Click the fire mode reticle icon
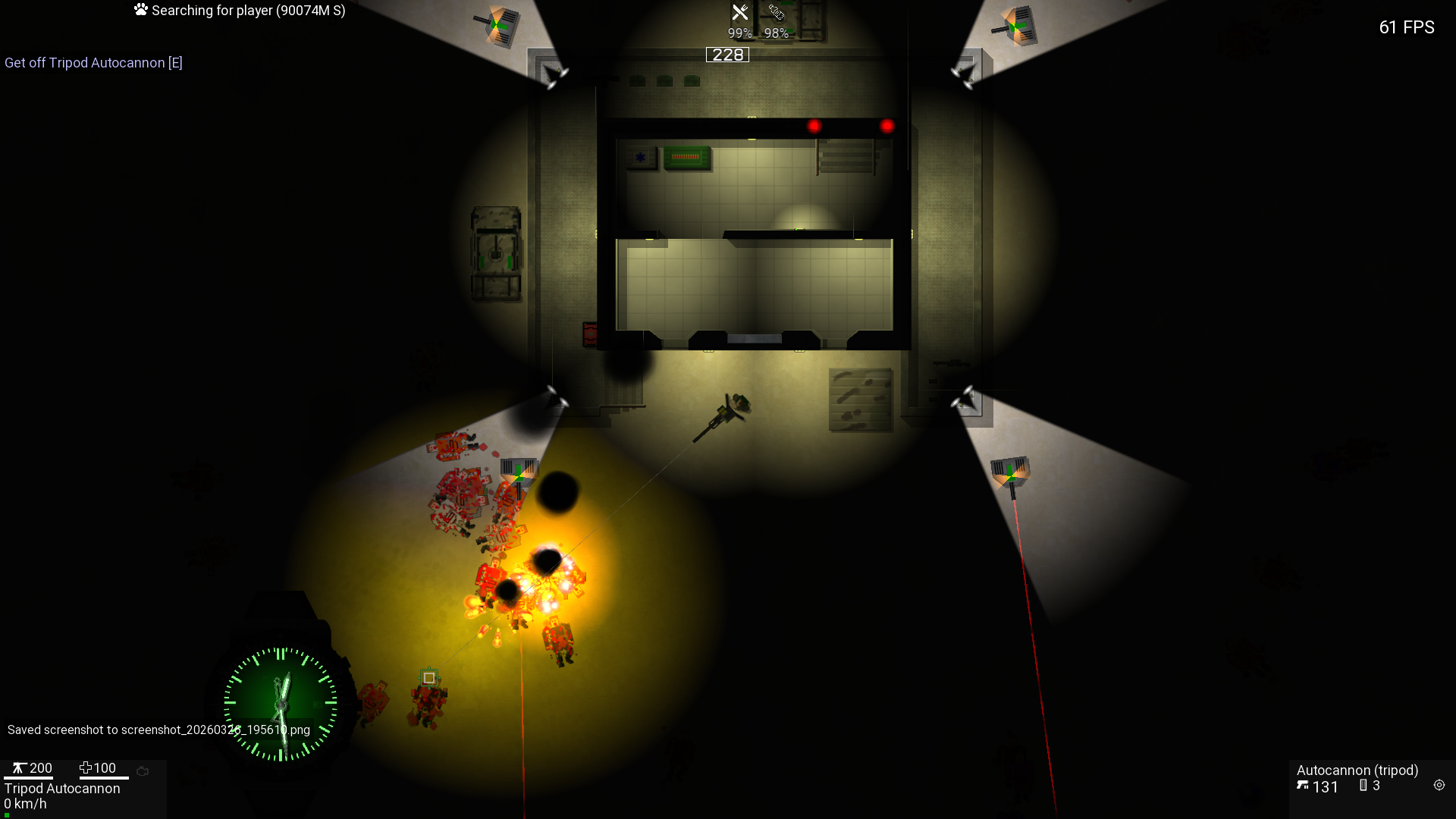The width and height of the screenshot is (1456, 819). 1439,786
